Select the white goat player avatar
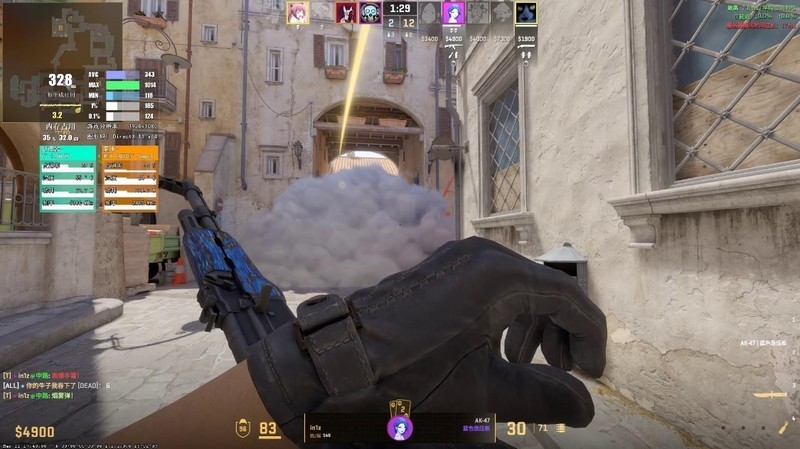 347,12
